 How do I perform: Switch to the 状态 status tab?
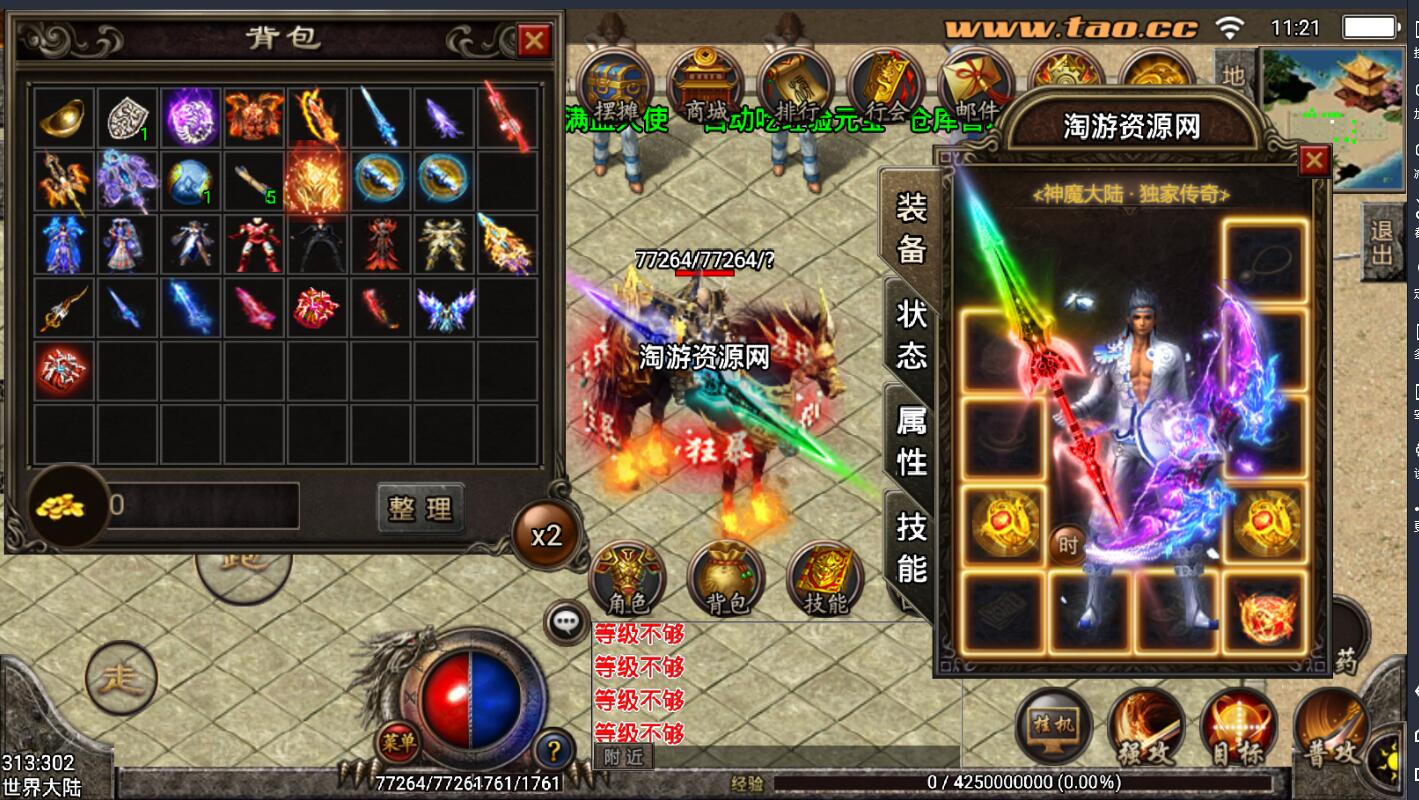tap(911, 334)
